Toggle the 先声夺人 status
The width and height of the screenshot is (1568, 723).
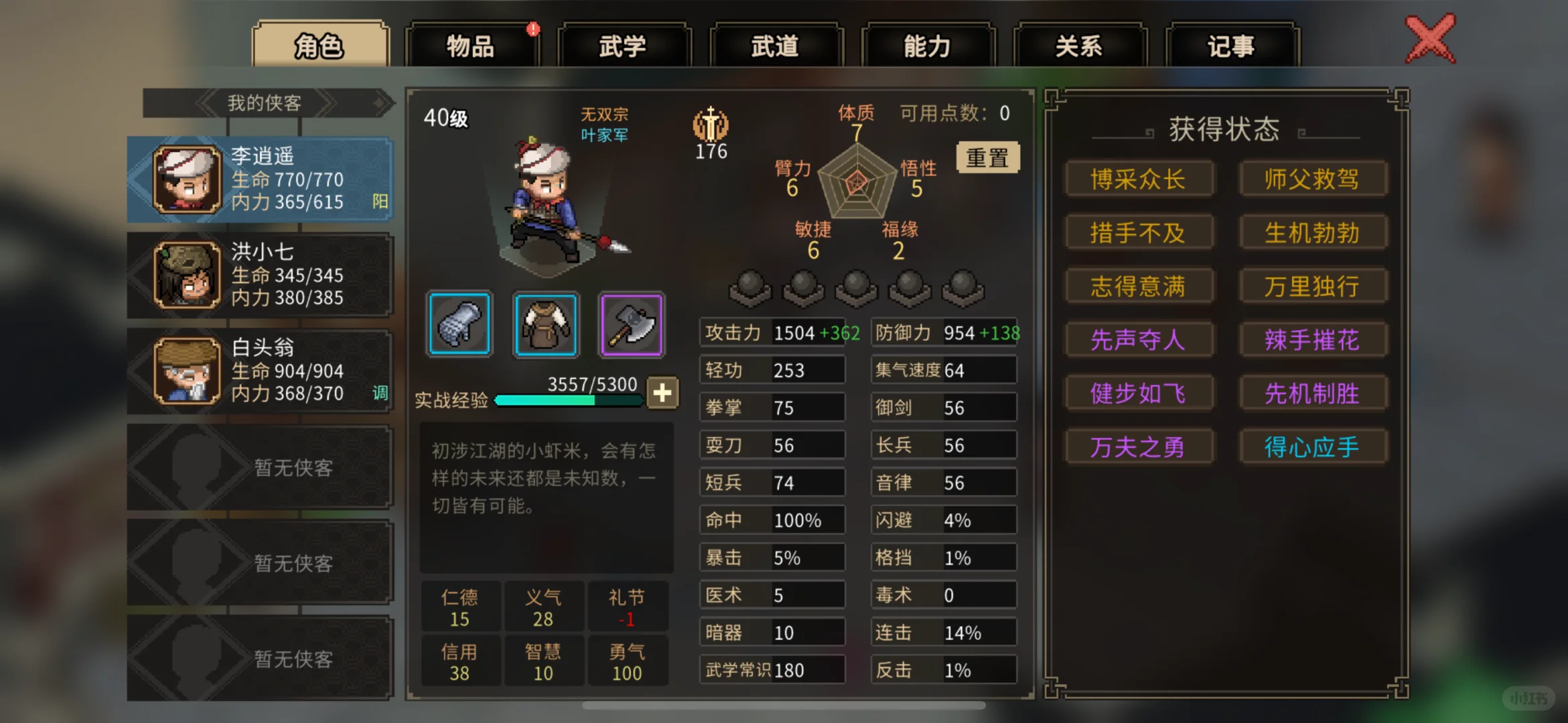(1139, 339)
